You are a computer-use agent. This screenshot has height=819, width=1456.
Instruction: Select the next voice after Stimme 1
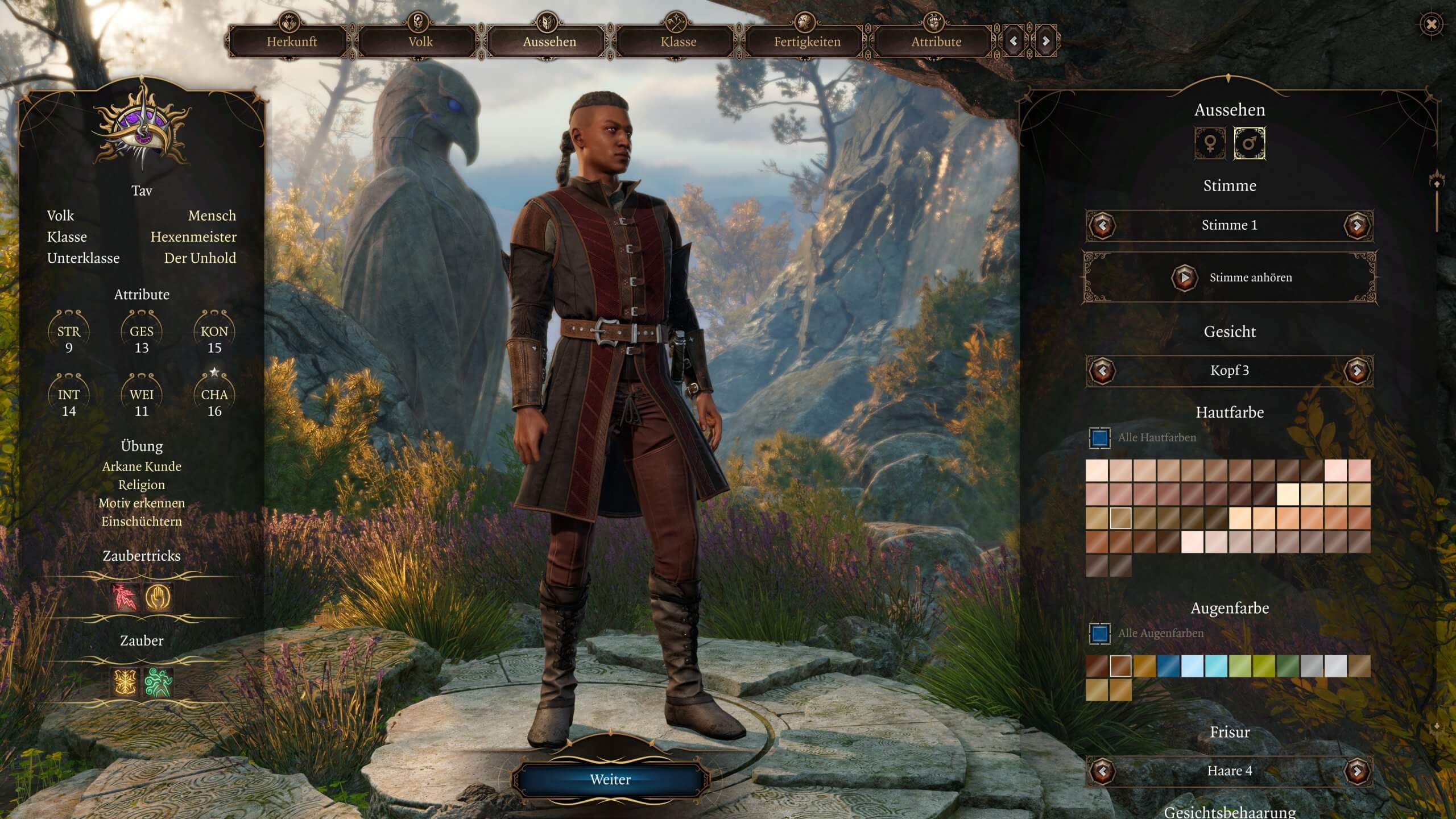1357,226
